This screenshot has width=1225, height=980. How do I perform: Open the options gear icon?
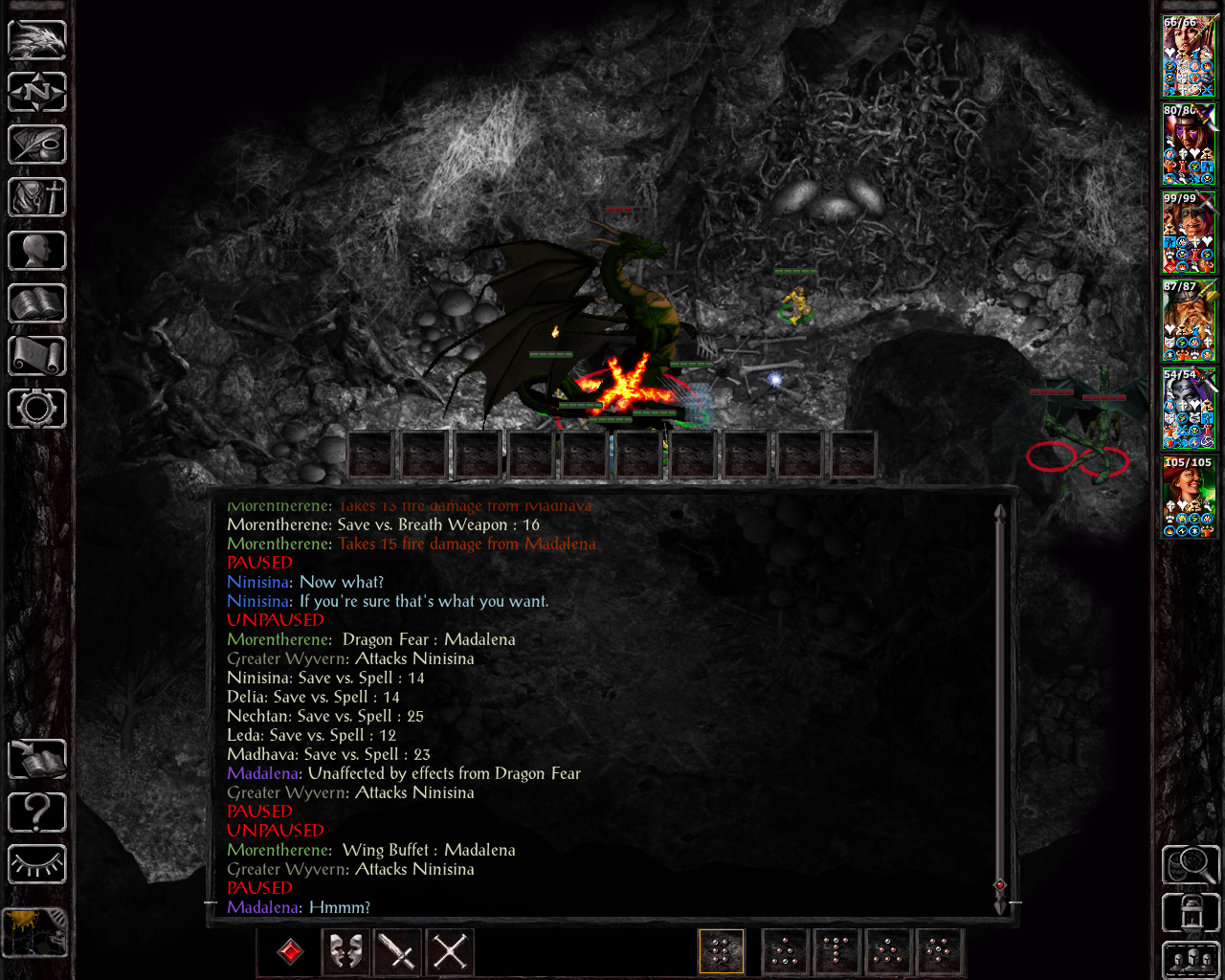pyautogui.click(x=37, y=409)
